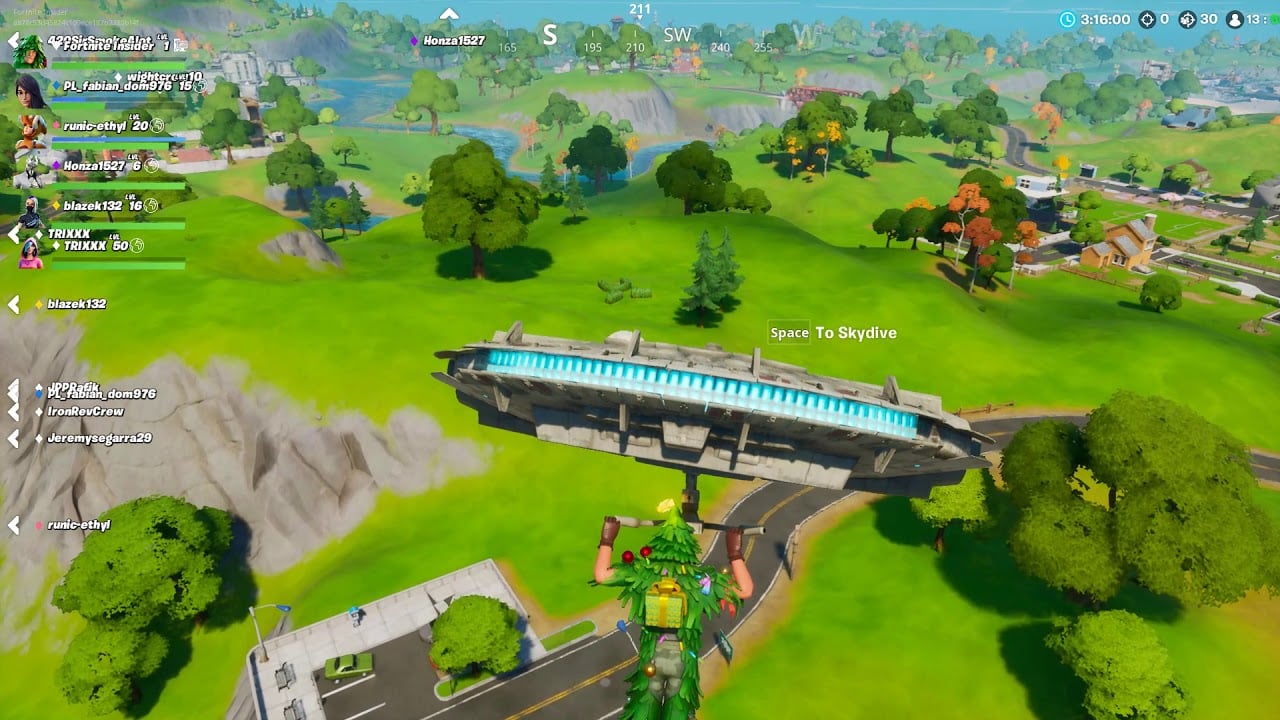Image resolution: width=1280 pixels, height=720 pixels.
Task: Click the clock icon next to the match timer
Action: 1068,17
